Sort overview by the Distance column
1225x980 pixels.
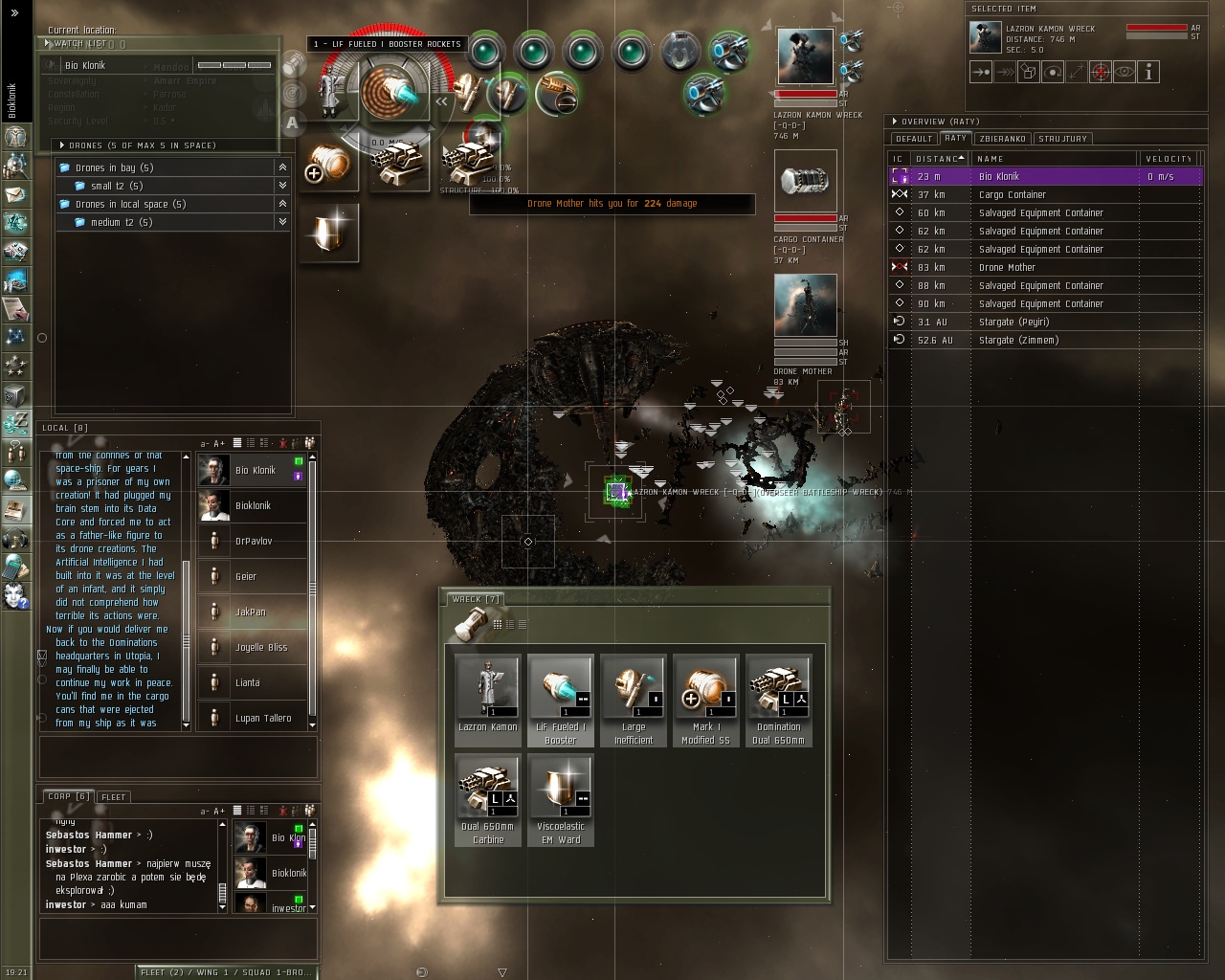coord(936,159)
